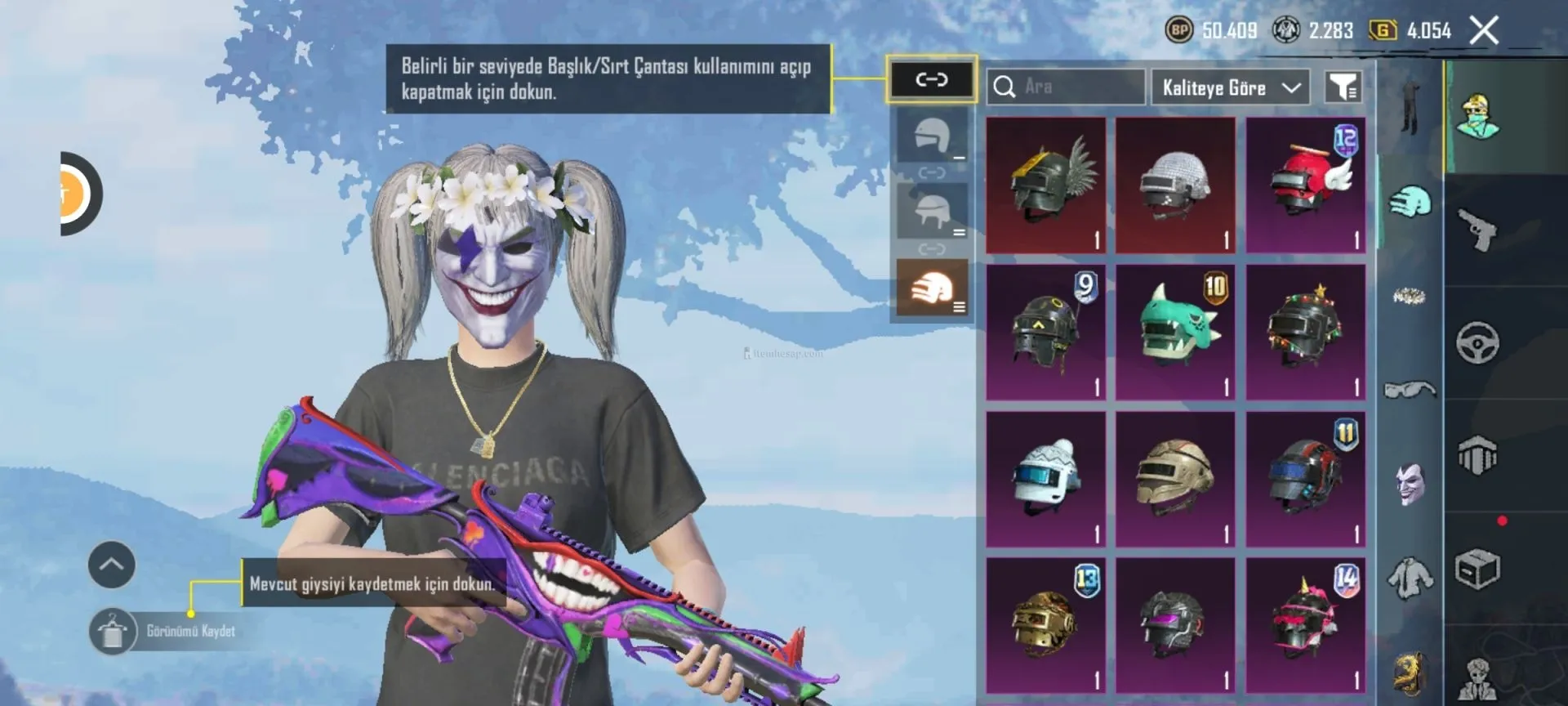Toggle the helmet/backpack link button
1568x706 pixels.
(931, 79)
